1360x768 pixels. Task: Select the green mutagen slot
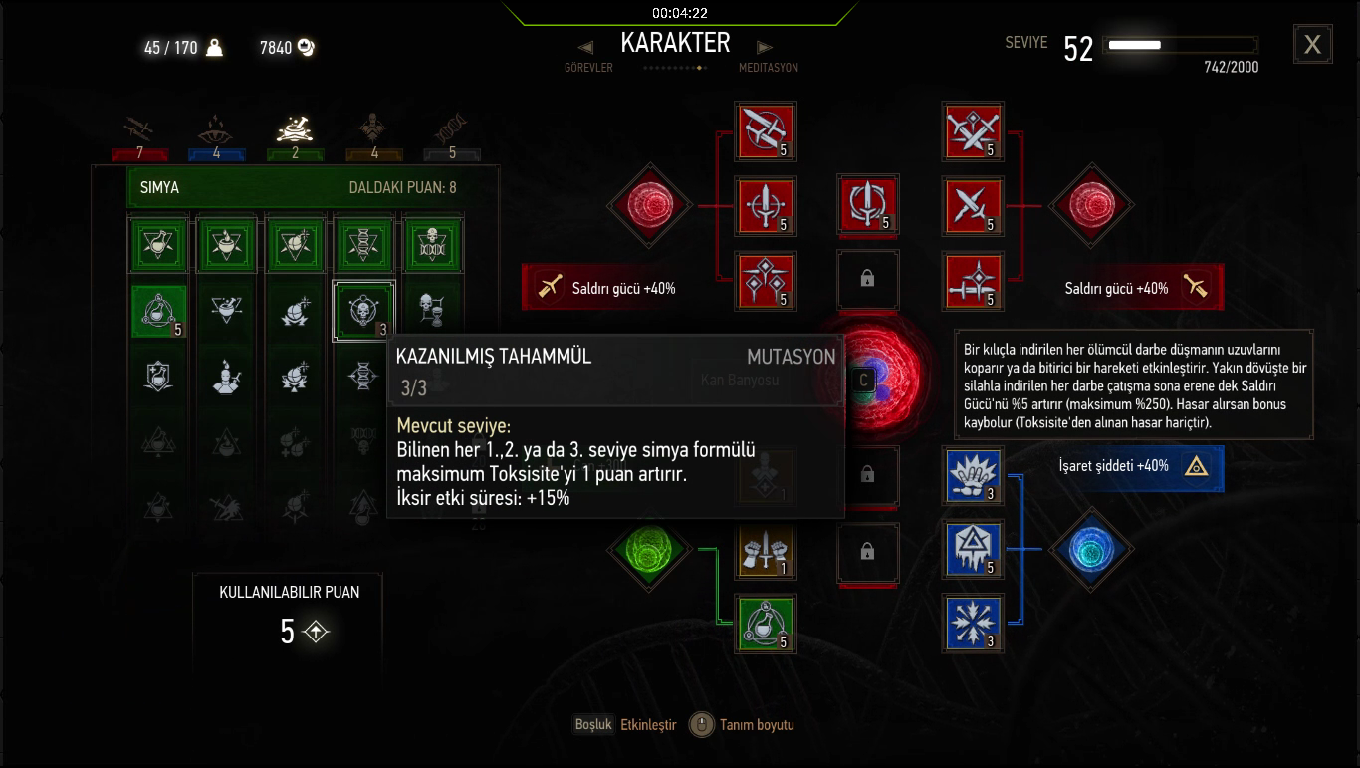pos(650,549)
